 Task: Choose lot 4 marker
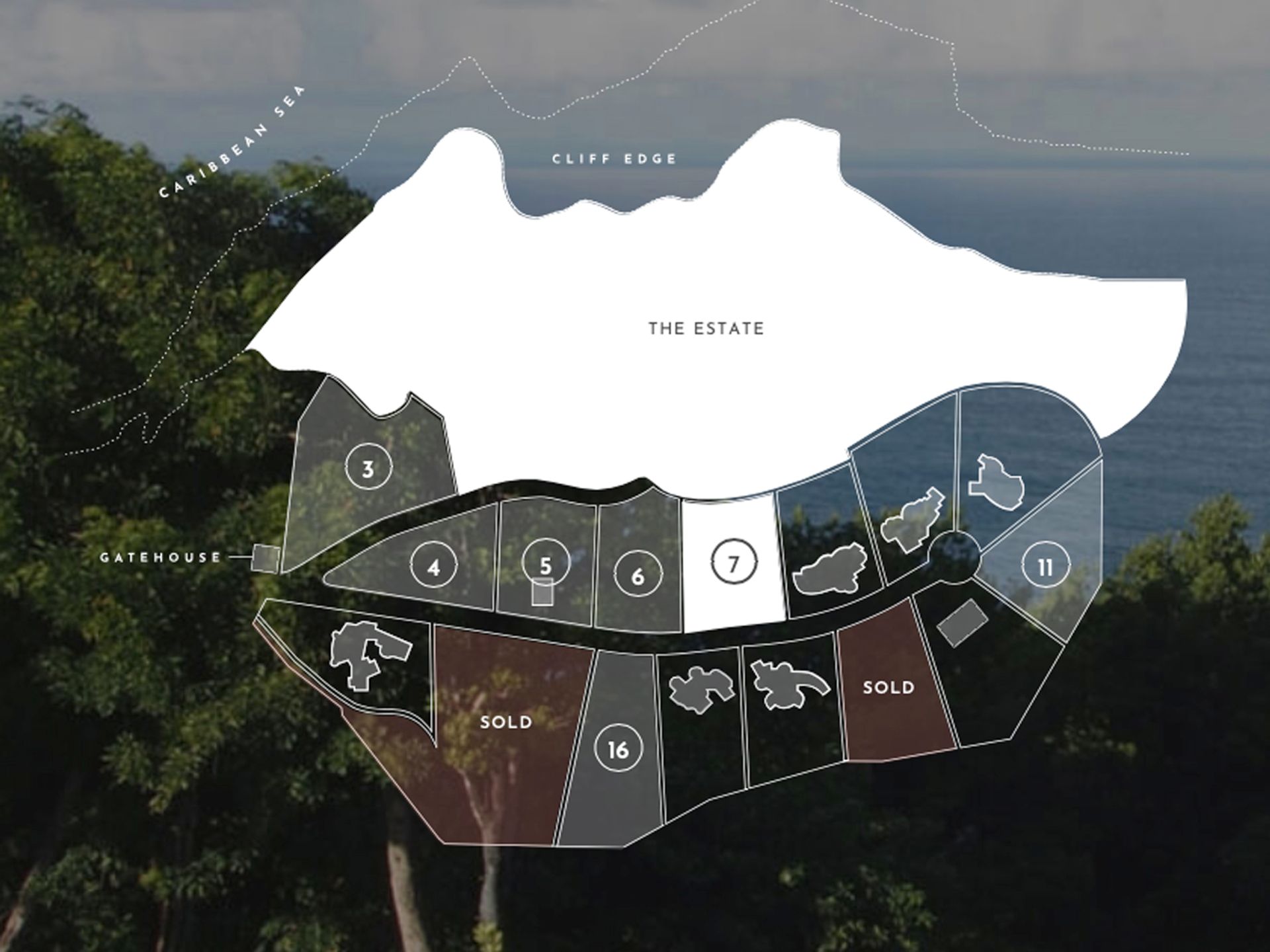433,567
